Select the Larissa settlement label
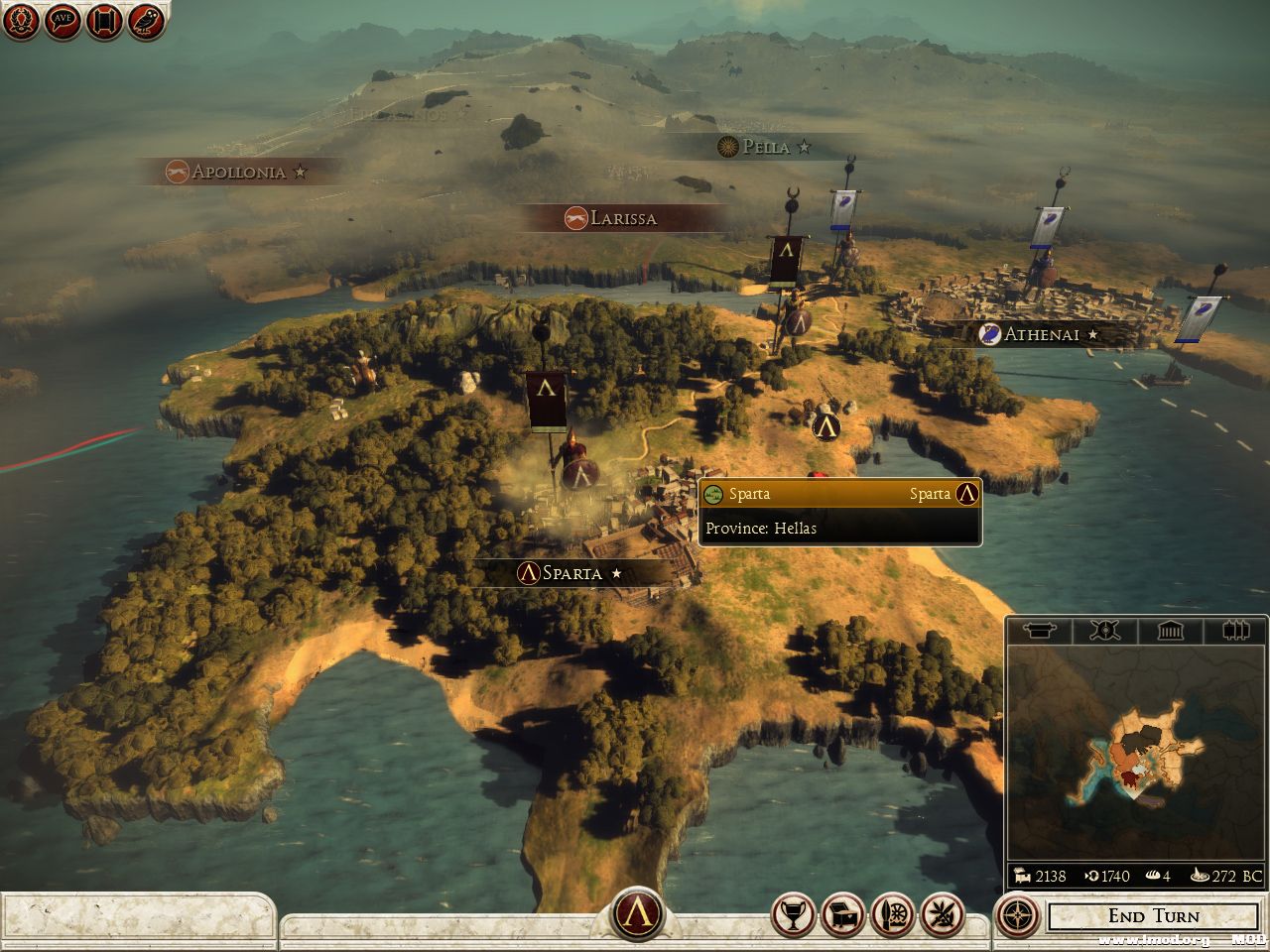This screenshot has width=1270, height=952. [622, 218]
